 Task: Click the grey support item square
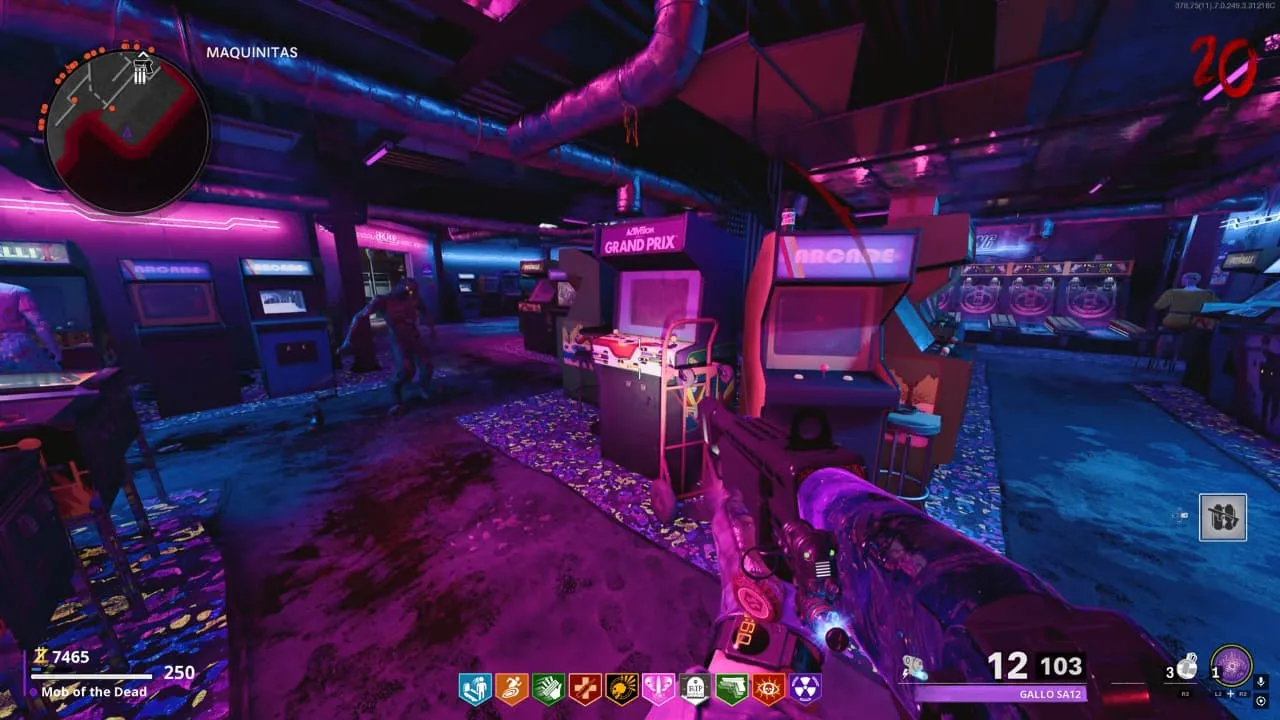coord(1223,517)
